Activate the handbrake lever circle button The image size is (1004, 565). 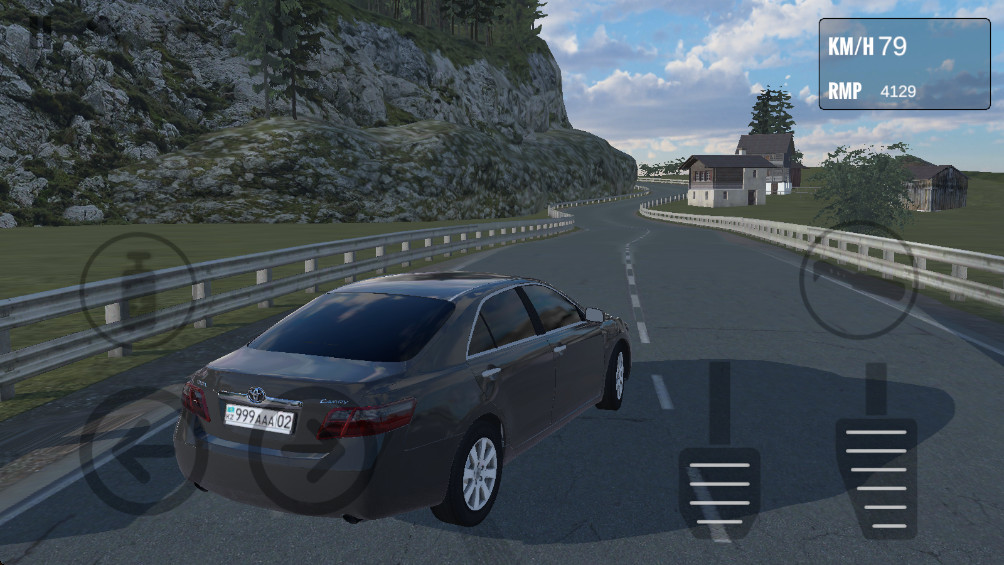858,280
